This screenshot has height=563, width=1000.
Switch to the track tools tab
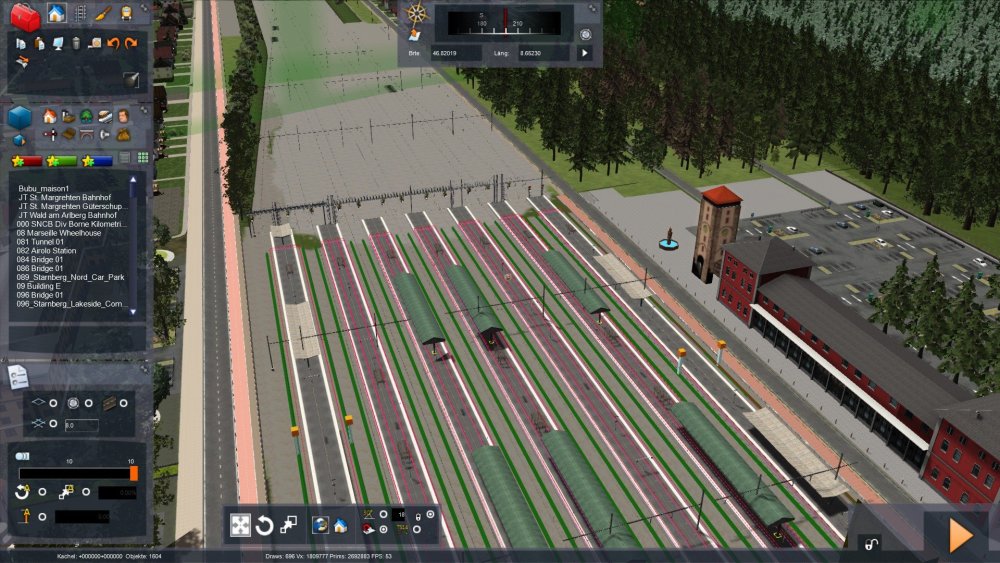tap(80, 14)
